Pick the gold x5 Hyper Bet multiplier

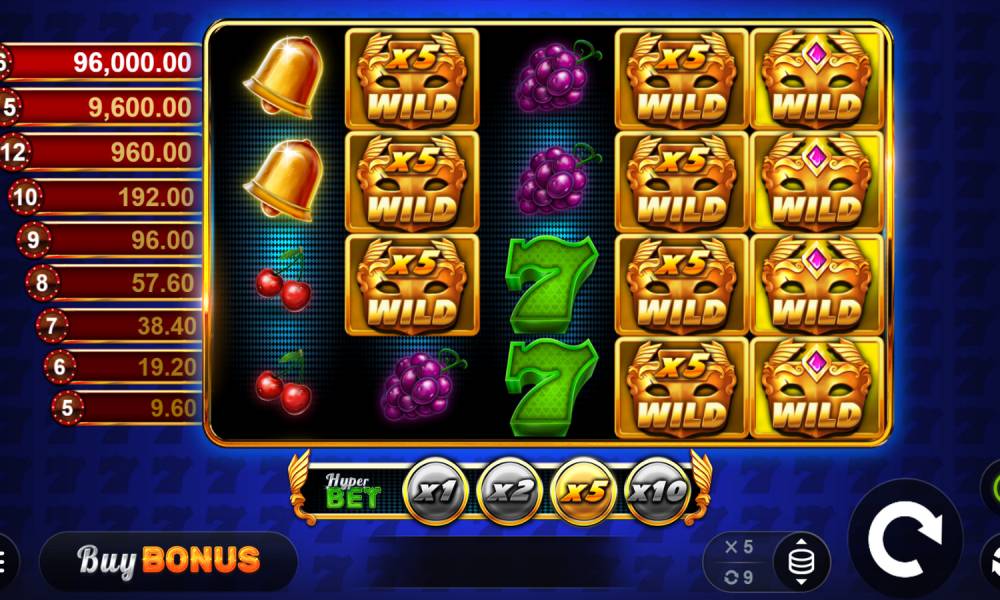(x=583, y=491)
